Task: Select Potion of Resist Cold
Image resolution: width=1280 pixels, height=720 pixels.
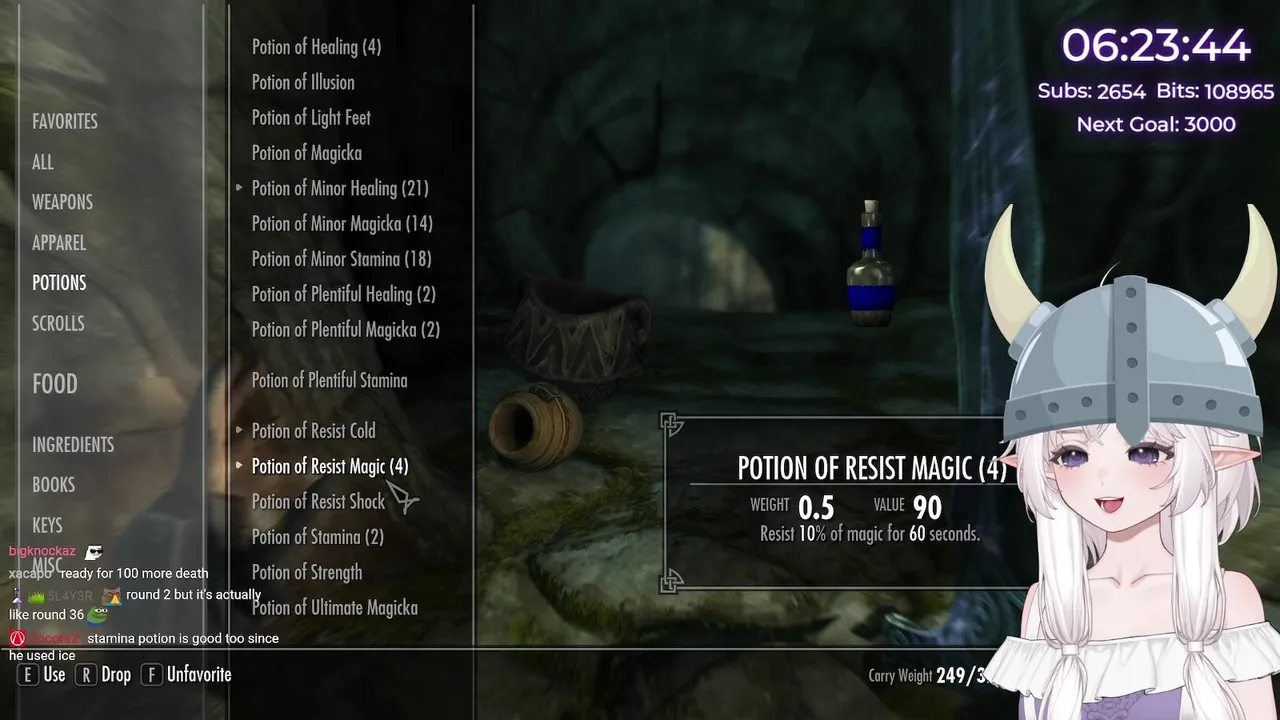Action: pyautogui.click(x=313, y=431)
